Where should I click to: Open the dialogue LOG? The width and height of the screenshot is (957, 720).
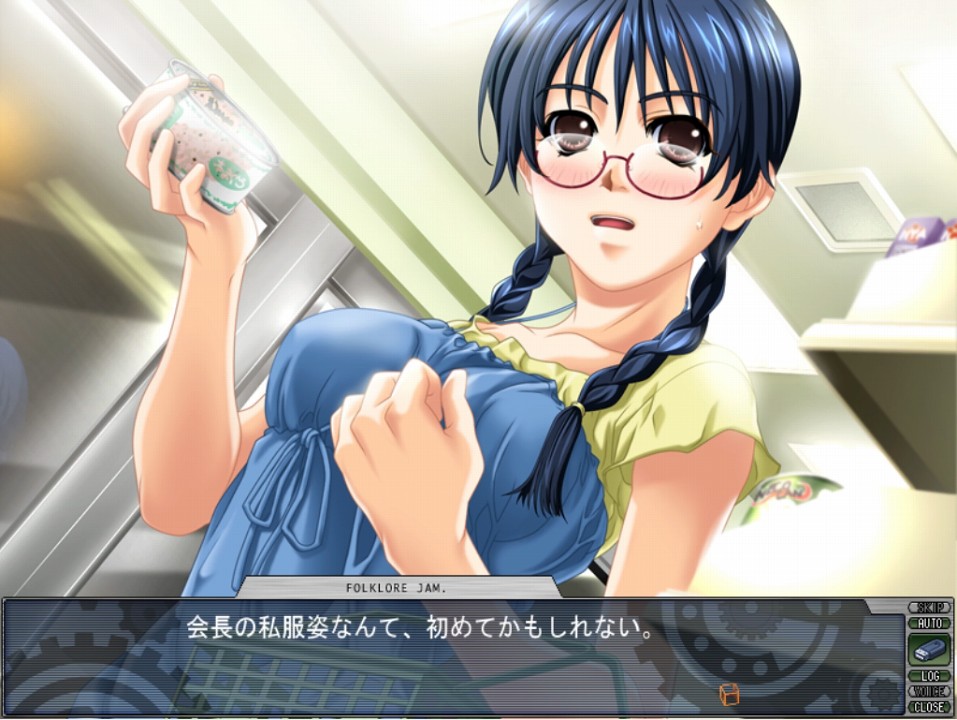click(x=929, y=676)
